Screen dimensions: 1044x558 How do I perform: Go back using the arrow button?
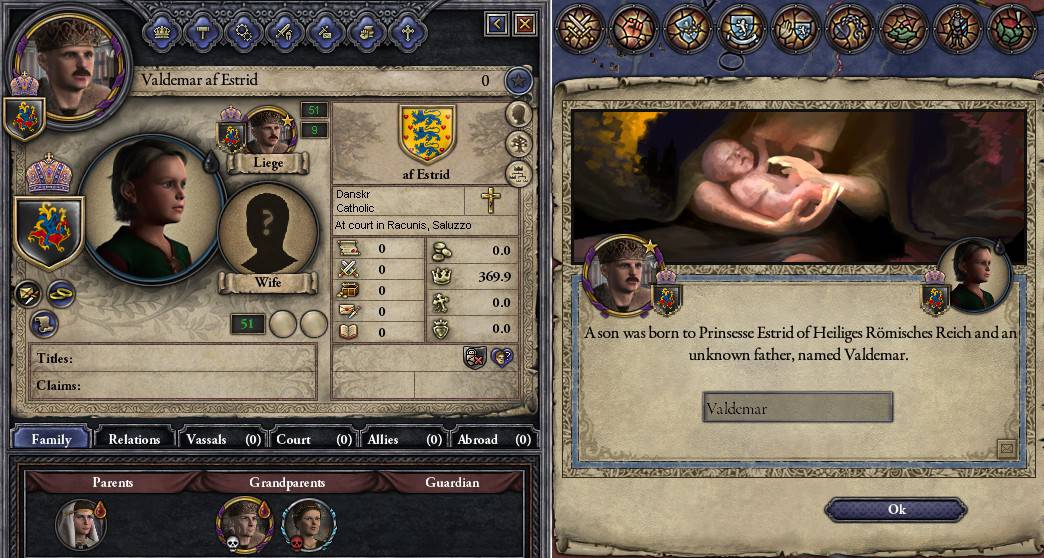(x=498, y=23)
